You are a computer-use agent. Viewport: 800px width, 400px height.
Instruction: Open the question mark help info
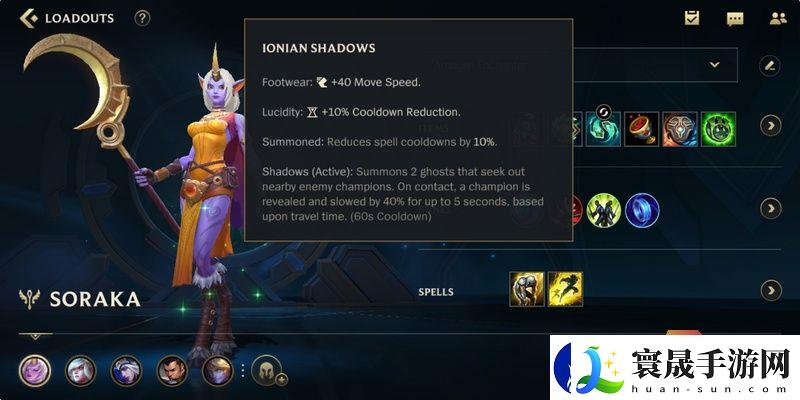(x=142, y=18)
